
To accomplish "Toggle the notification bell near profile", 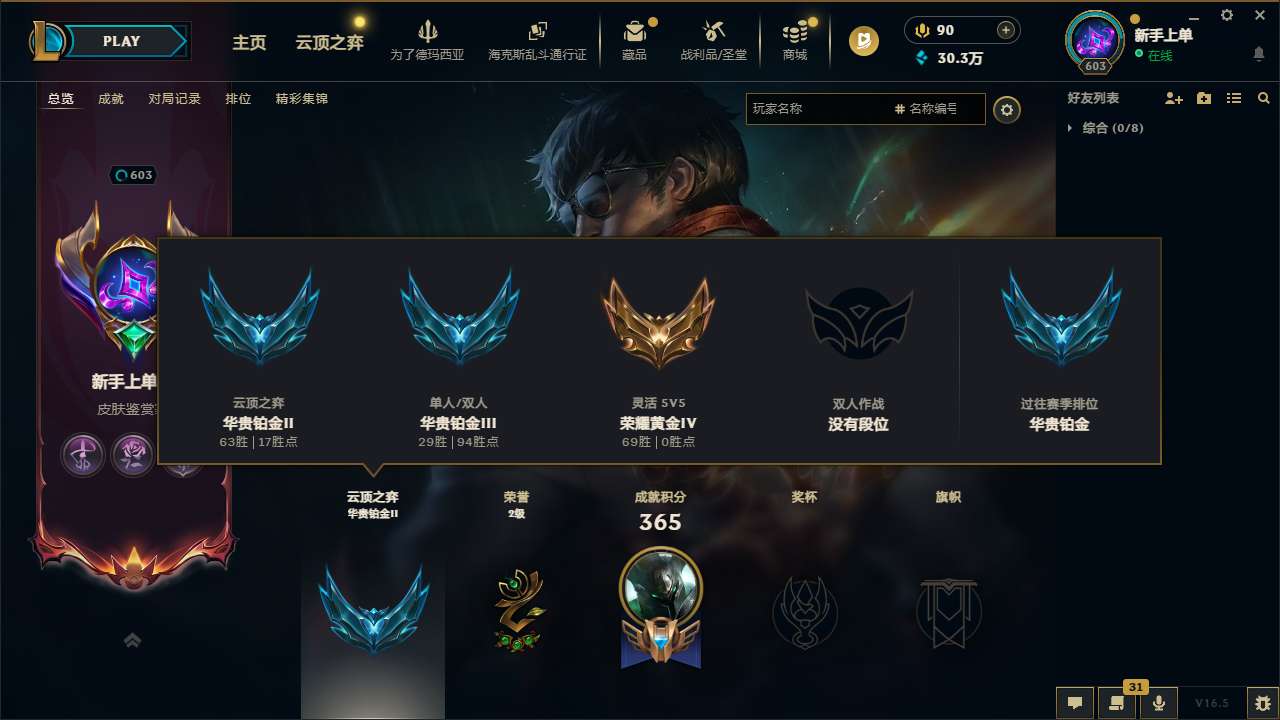I will tap(1258, 50).
